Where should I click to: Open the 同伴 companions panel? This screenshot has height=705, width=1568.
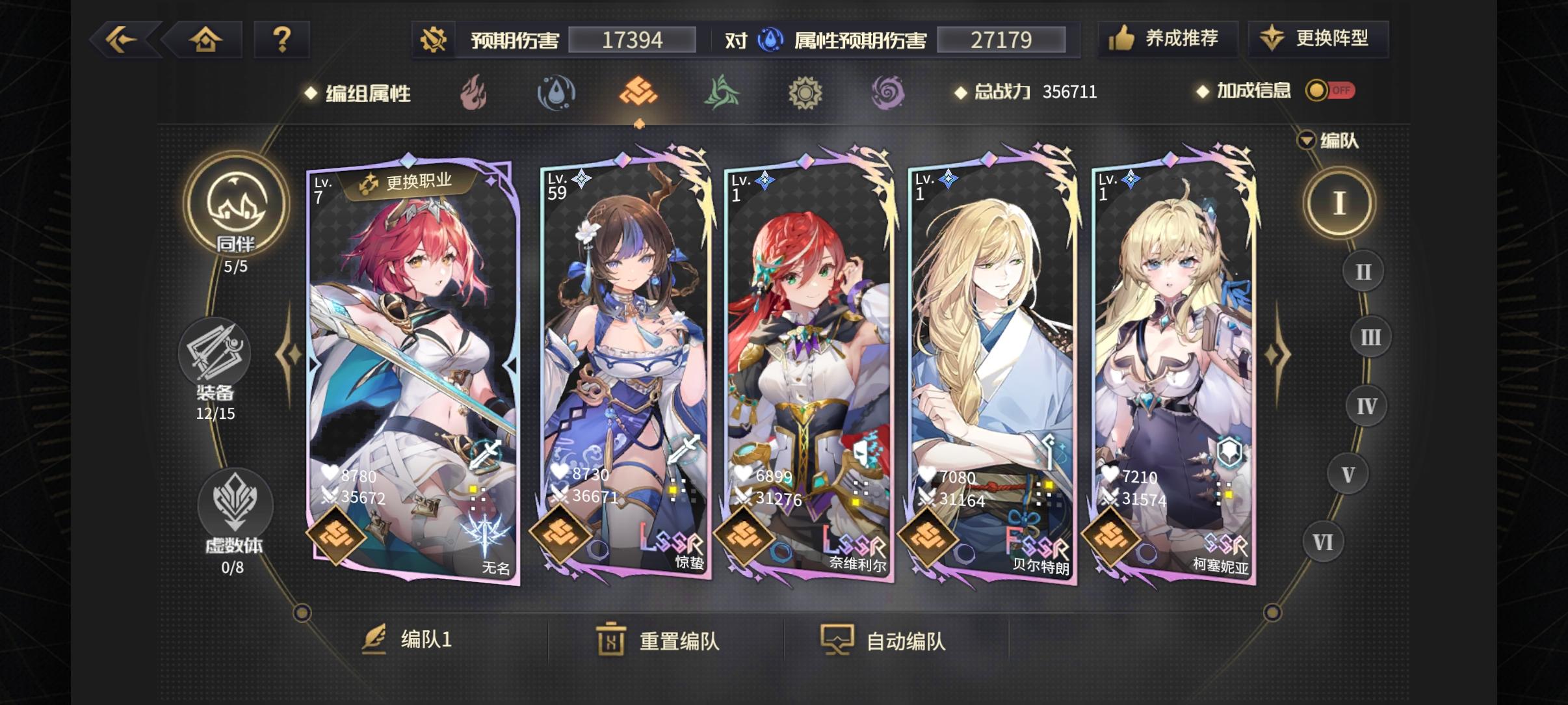(x=237, y=205)
